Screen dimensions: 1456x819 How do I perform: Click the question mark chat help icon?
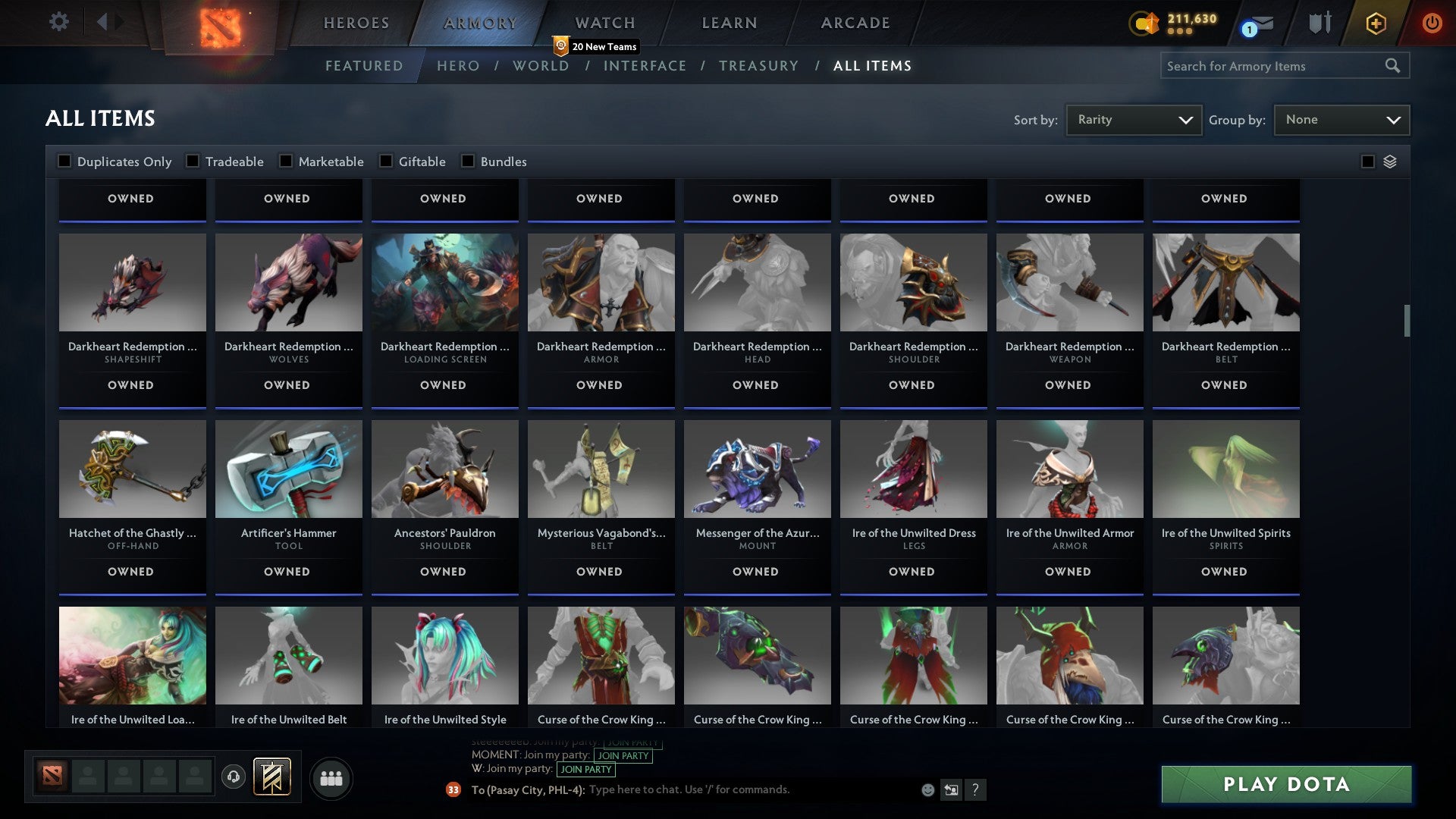[x=976, y=790]
